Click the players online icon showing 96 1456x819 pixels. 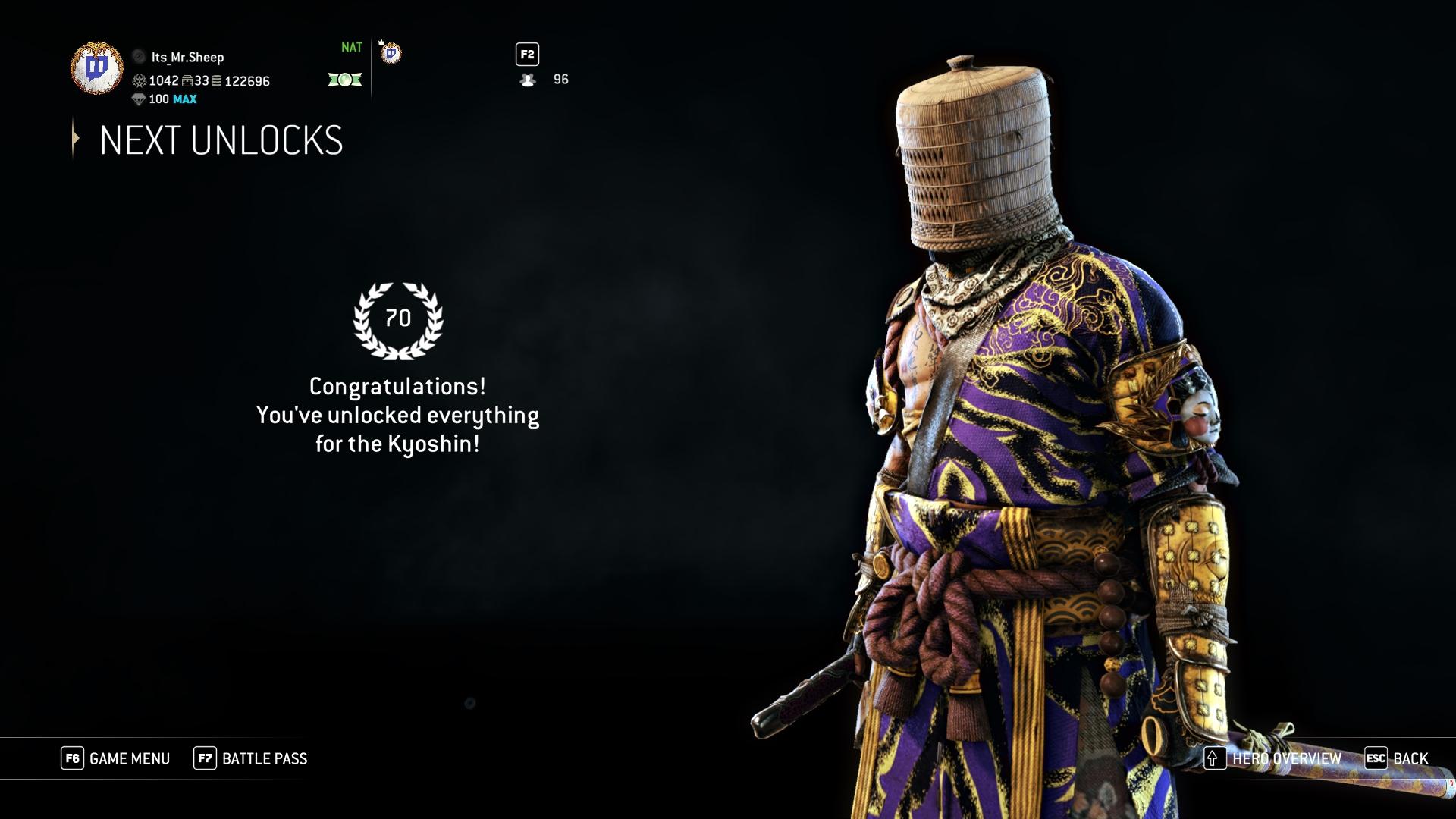526,80
